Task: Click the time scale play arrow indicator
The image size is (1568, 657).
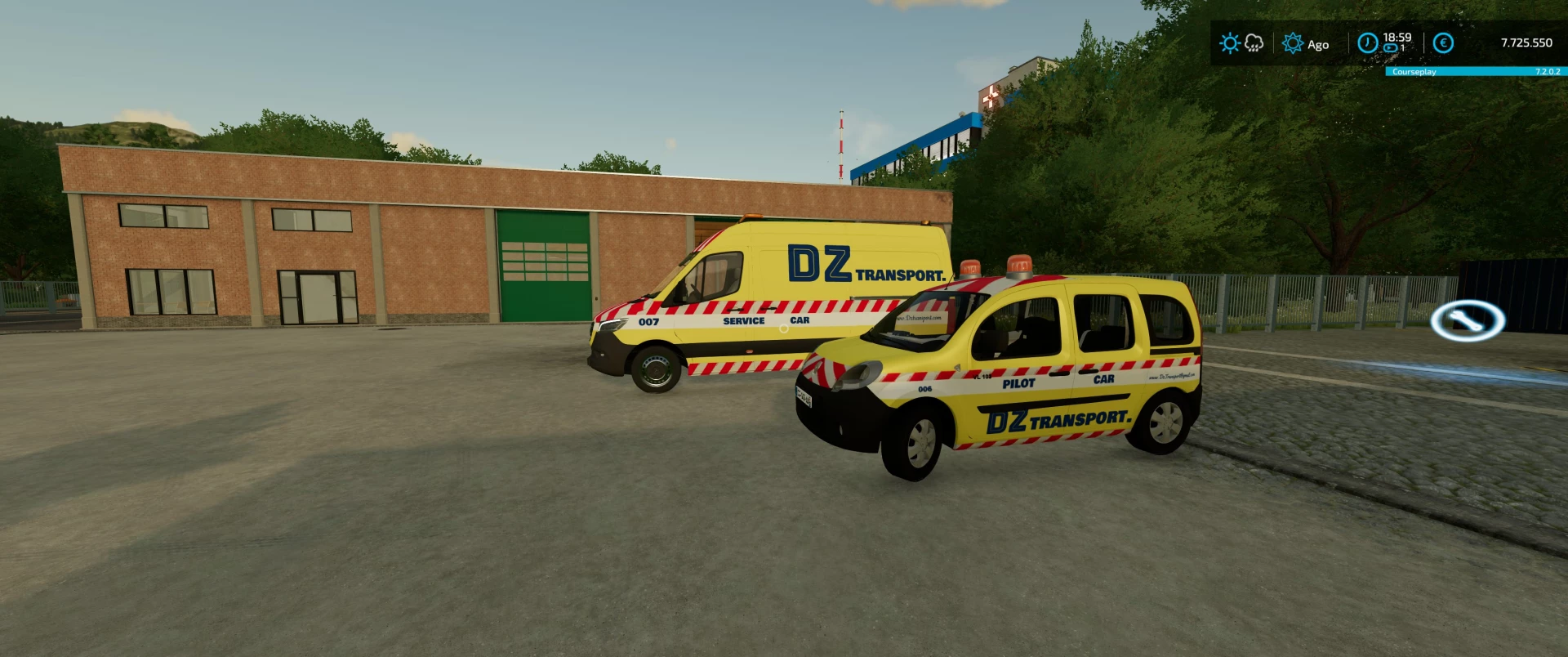Action: point(1388,48)
